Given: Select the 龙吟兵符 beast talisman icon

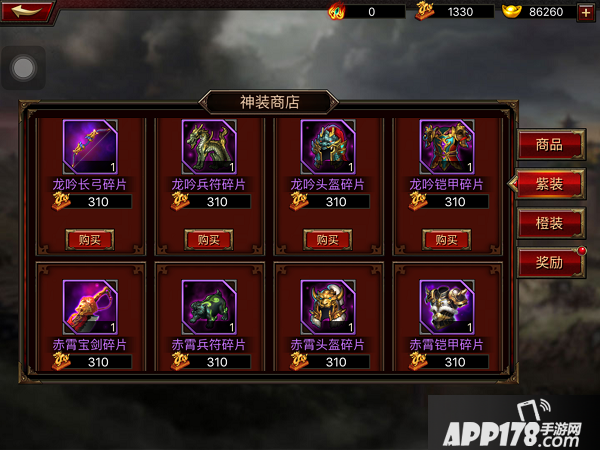Looking at the screenshot, I should tap(209, 147).
